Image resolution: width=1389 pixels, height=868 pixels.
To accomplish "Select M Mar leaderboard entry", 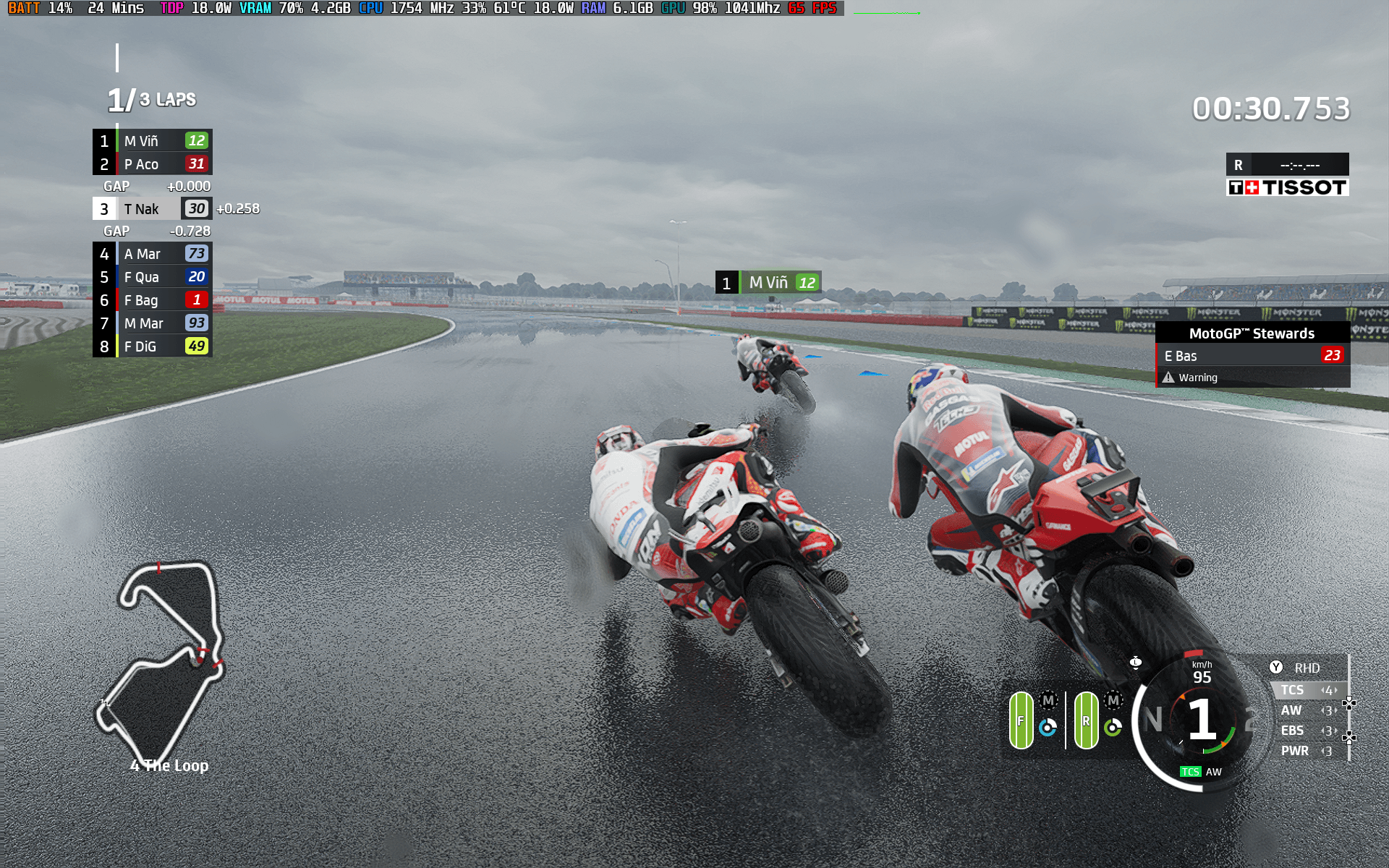I will pos(152,323).
